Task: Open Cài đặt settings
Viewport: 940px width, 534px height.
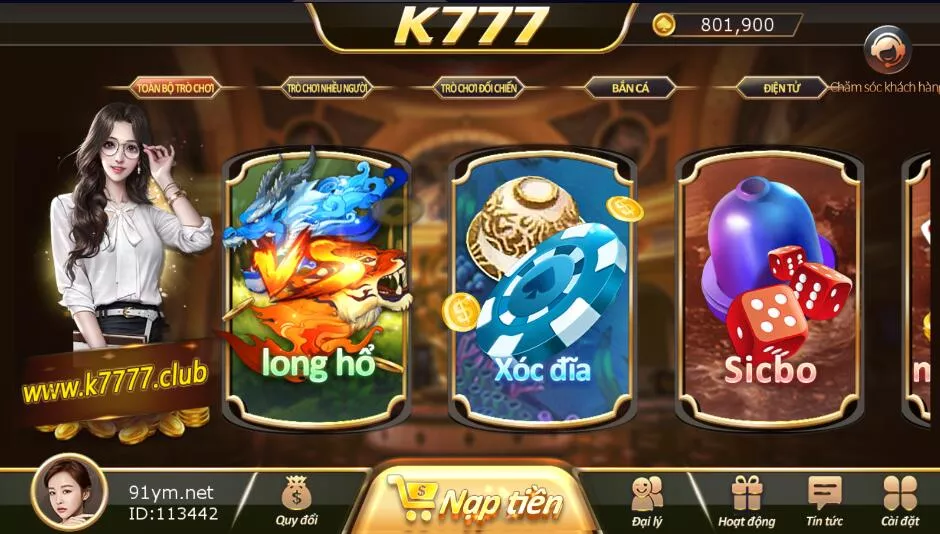Action: coord(900,499)
